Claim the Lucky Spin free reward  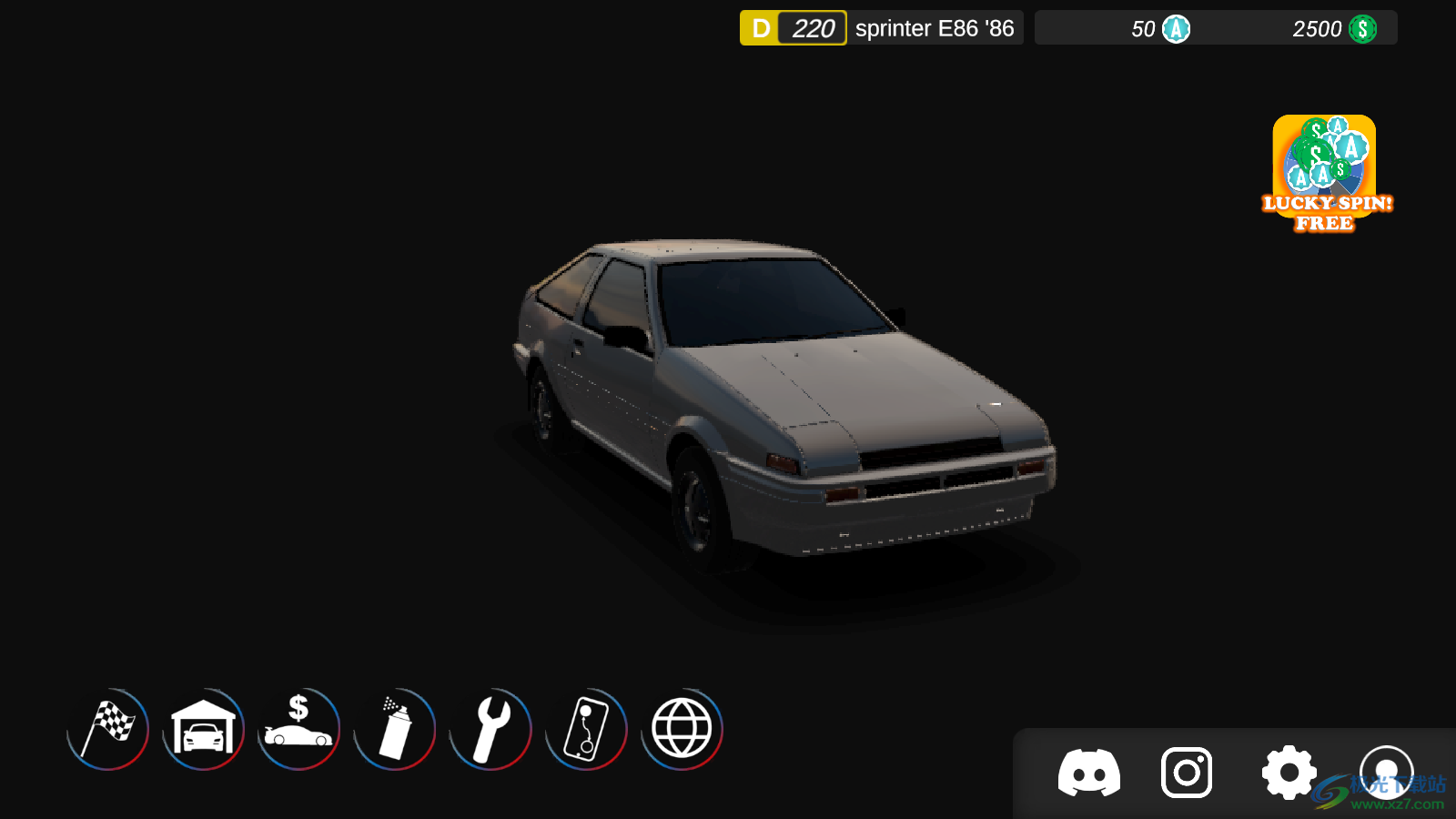coord(1325,174)
